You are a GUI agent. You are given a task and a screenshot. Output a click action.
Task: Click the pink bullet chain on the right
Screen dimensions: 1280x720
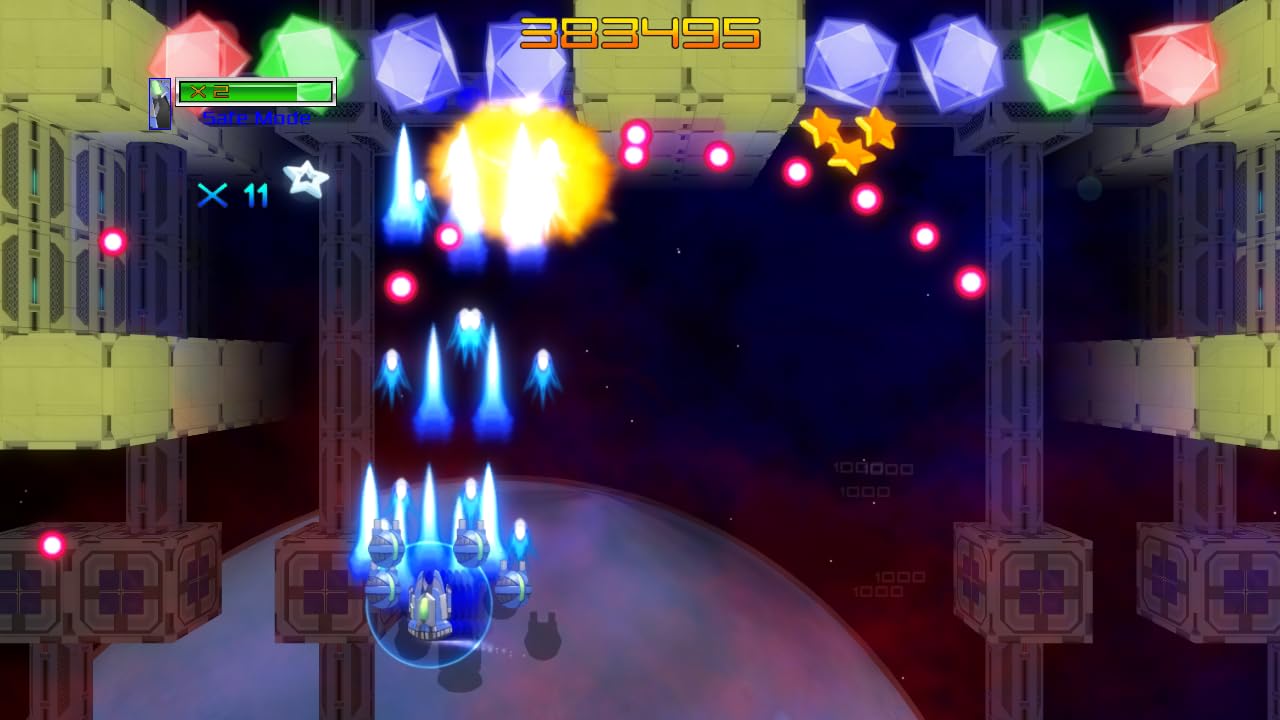coord(922,237)
